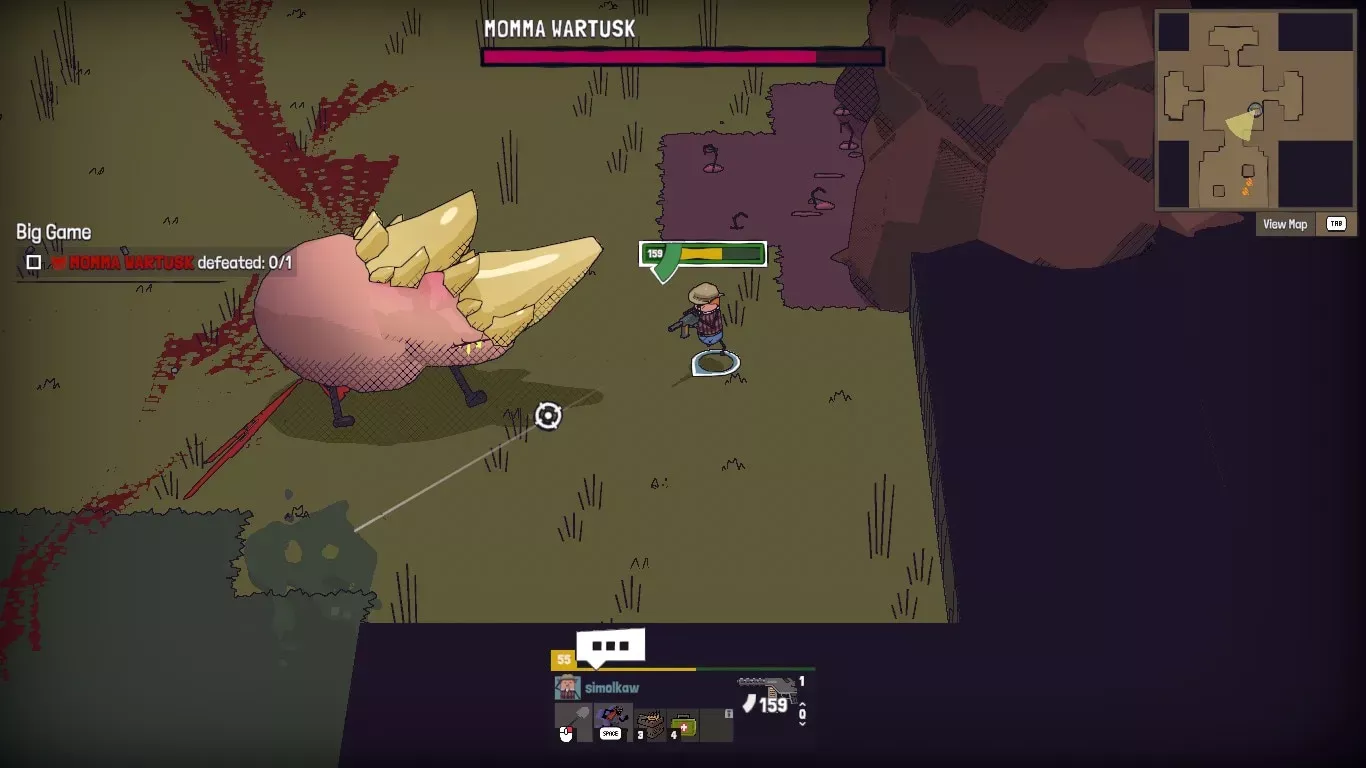Screen dimensions: 1366x768
Task: Open the Big Game quest tracker
Action: coord(54,232)
